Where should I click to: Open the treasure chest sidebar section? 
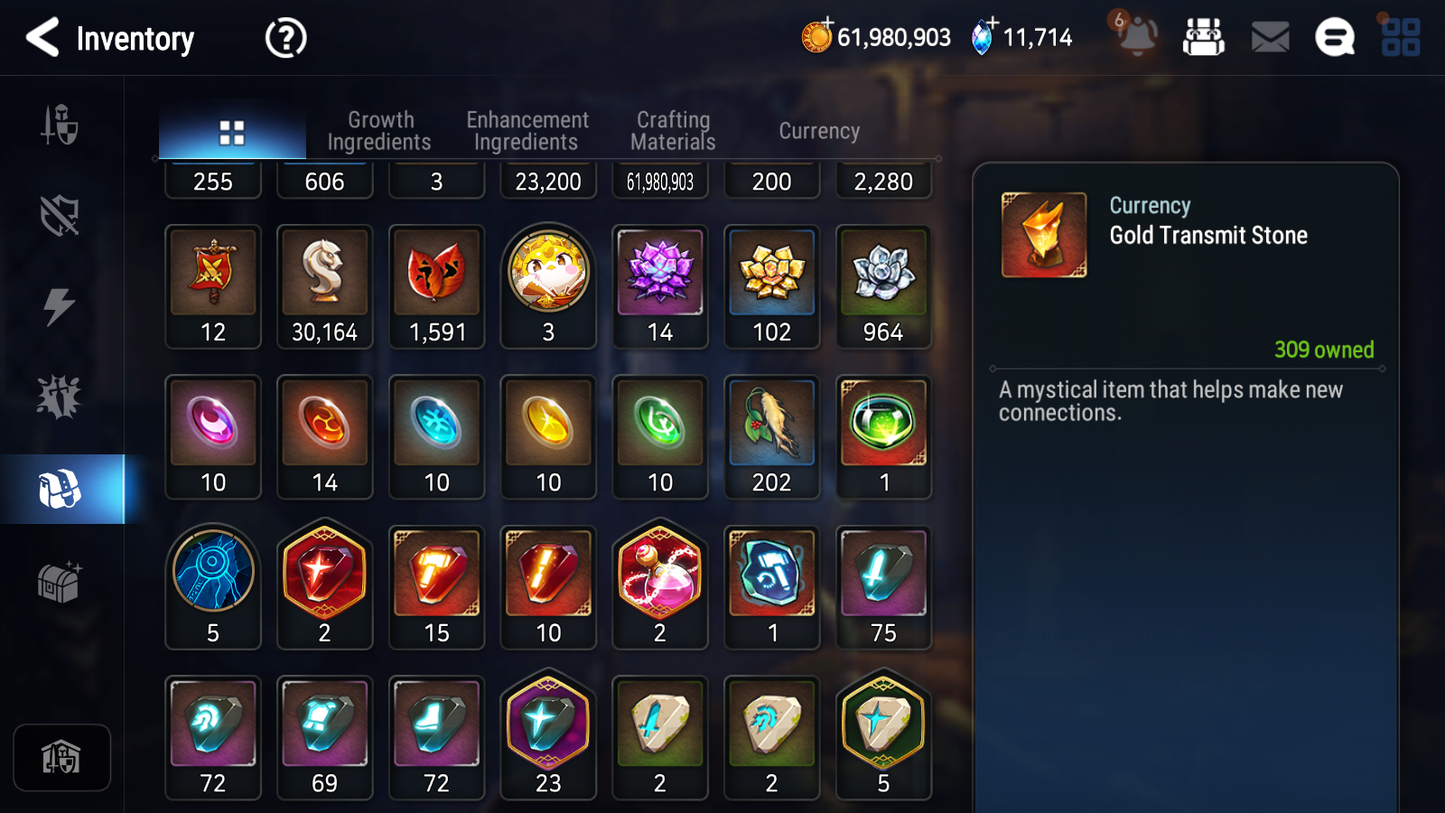point(62,583)
